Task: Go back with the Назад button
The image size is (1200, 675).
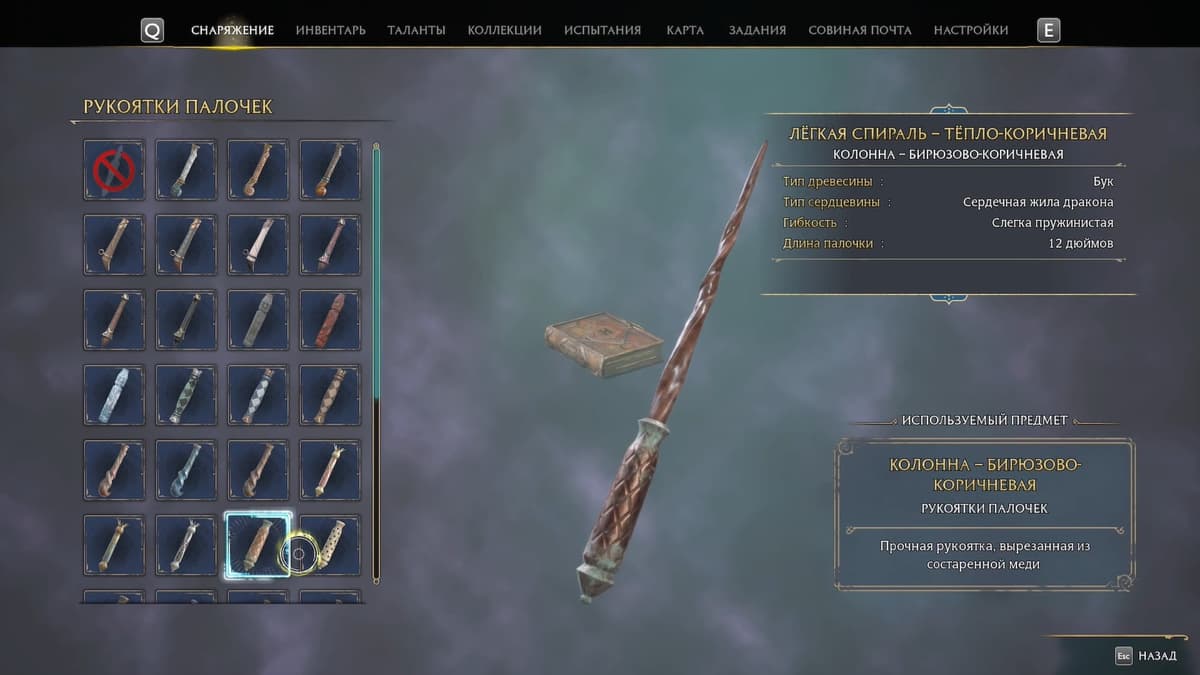Action: (x=1148, y=656)
